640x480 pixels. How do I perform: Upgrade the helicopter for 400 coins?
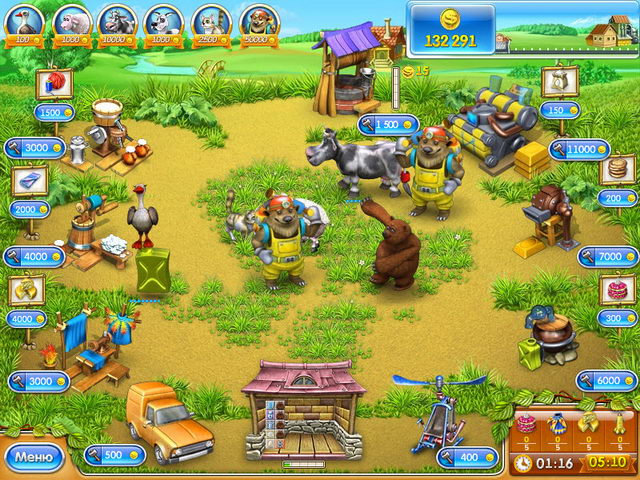468,458
